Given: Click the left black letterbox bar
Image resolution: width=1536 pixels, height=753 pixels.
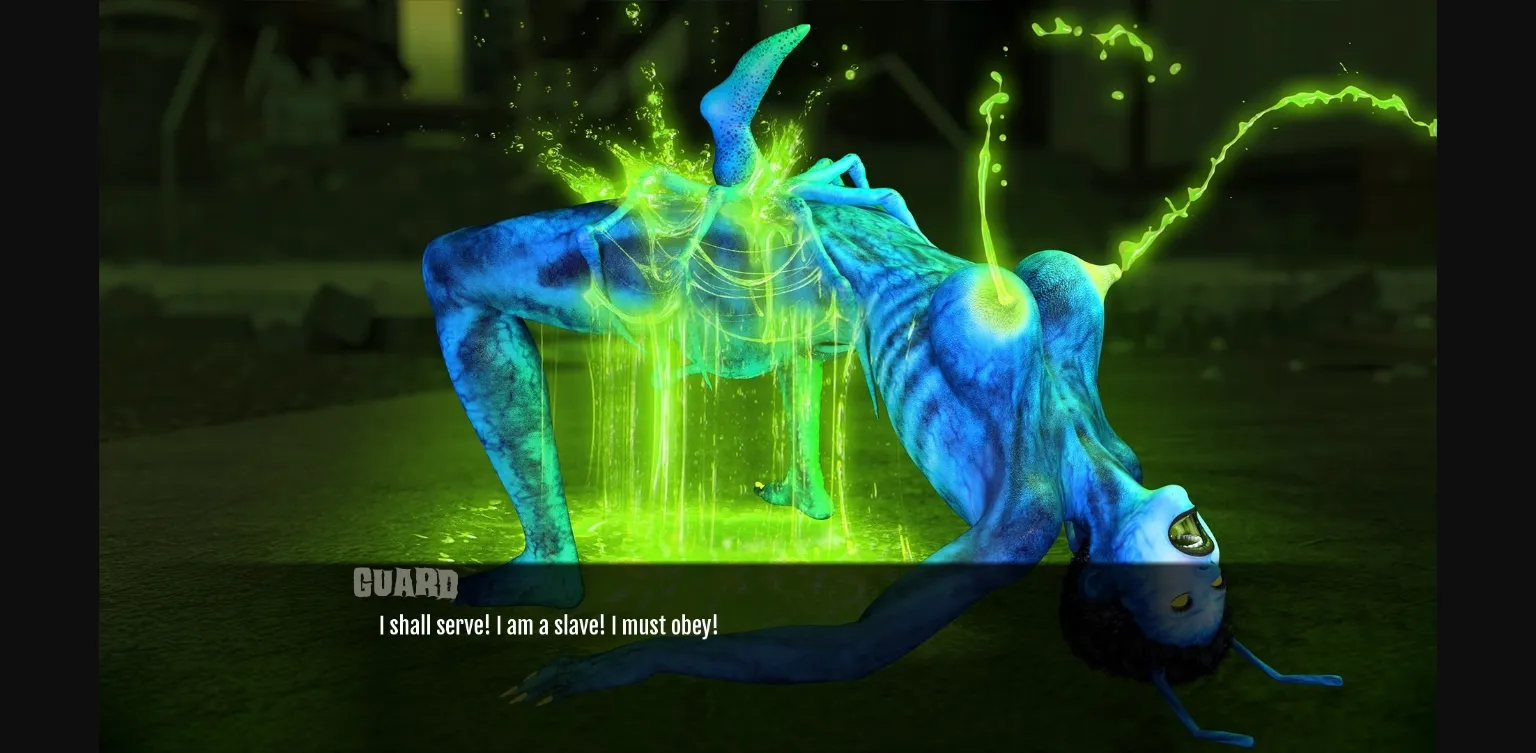Looking at the screenshot, I should [48, 376].
